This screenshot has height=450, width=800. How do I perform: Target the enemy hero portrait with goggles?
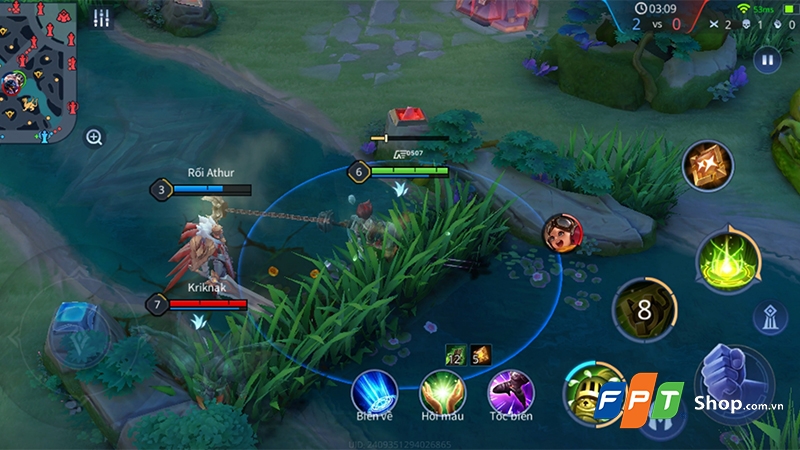pos(560,233)
